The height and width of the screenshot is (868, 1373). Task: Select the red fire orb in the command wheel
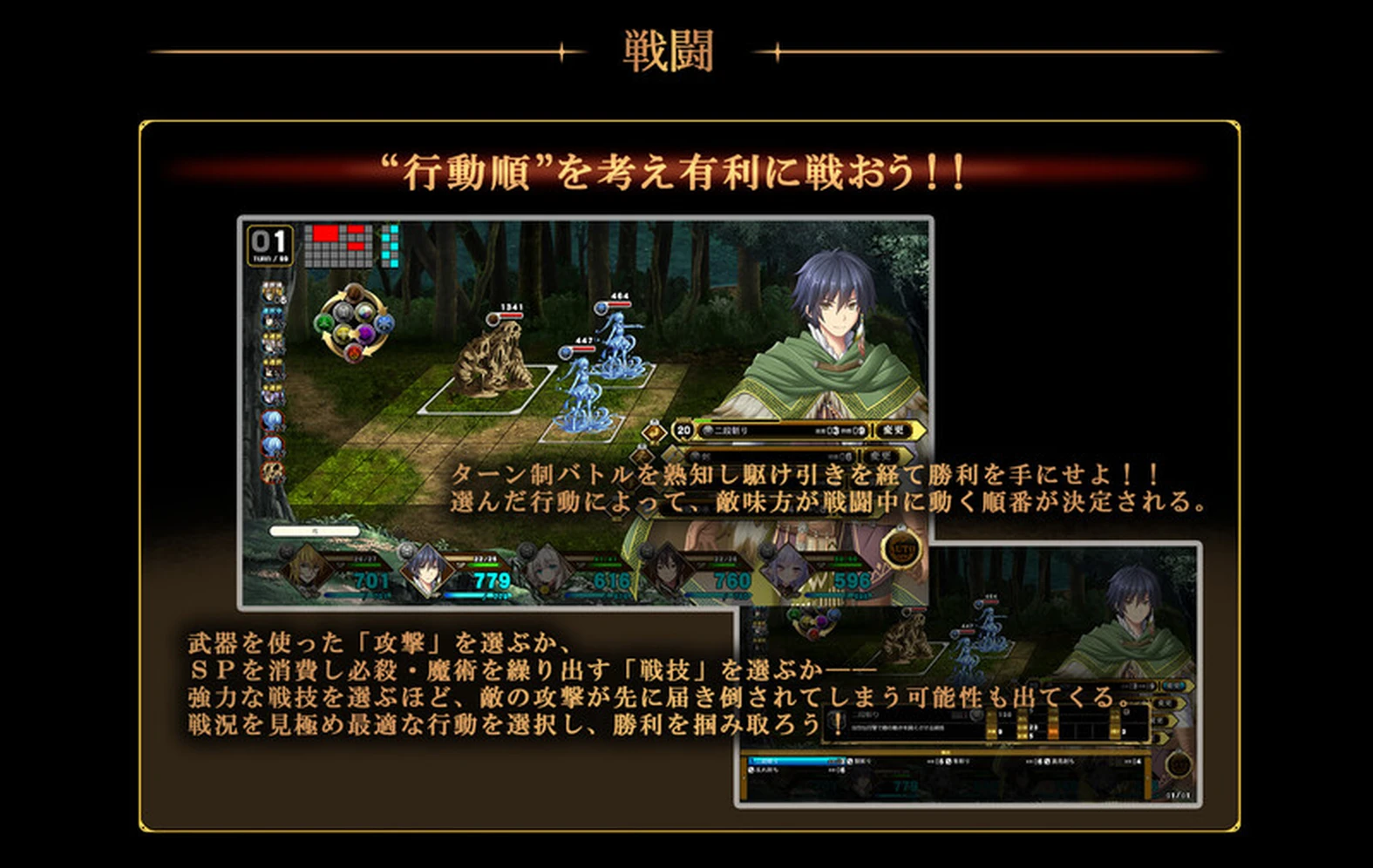[352, 352]
